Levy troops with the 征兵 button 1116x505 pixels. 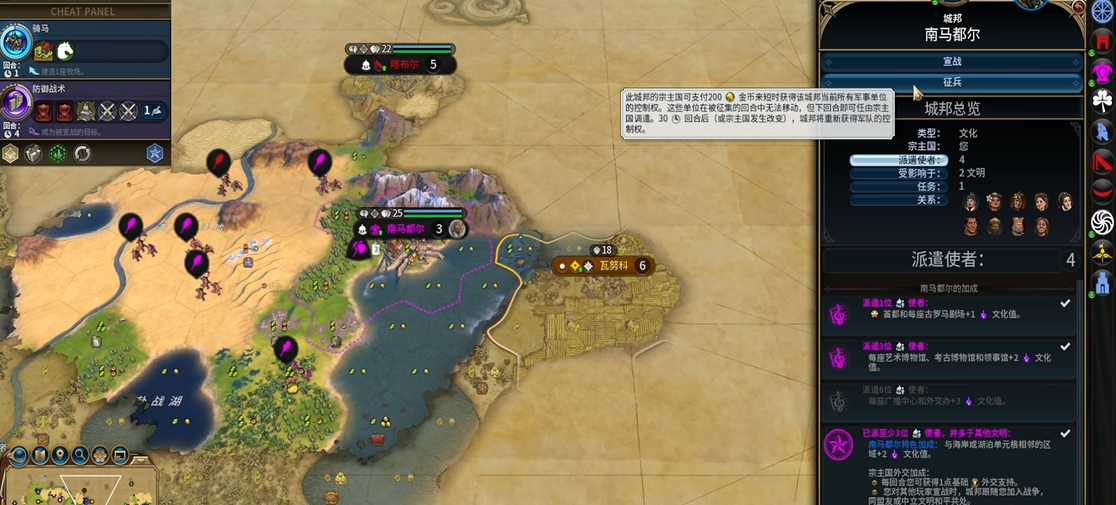951,83
